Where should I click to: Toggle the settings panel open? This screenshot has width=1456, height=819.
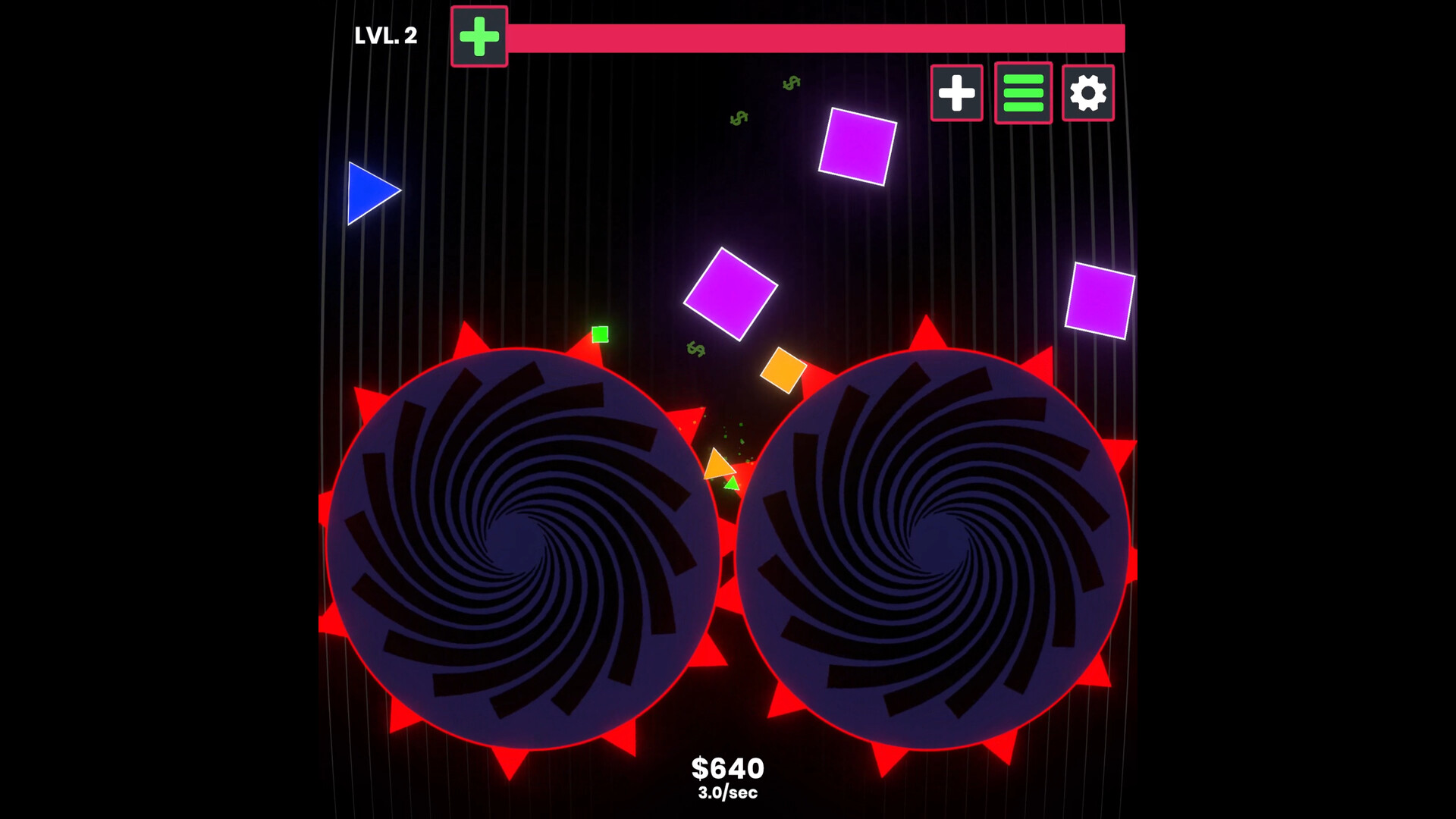pyautogui.click(x=1087, y=93)
